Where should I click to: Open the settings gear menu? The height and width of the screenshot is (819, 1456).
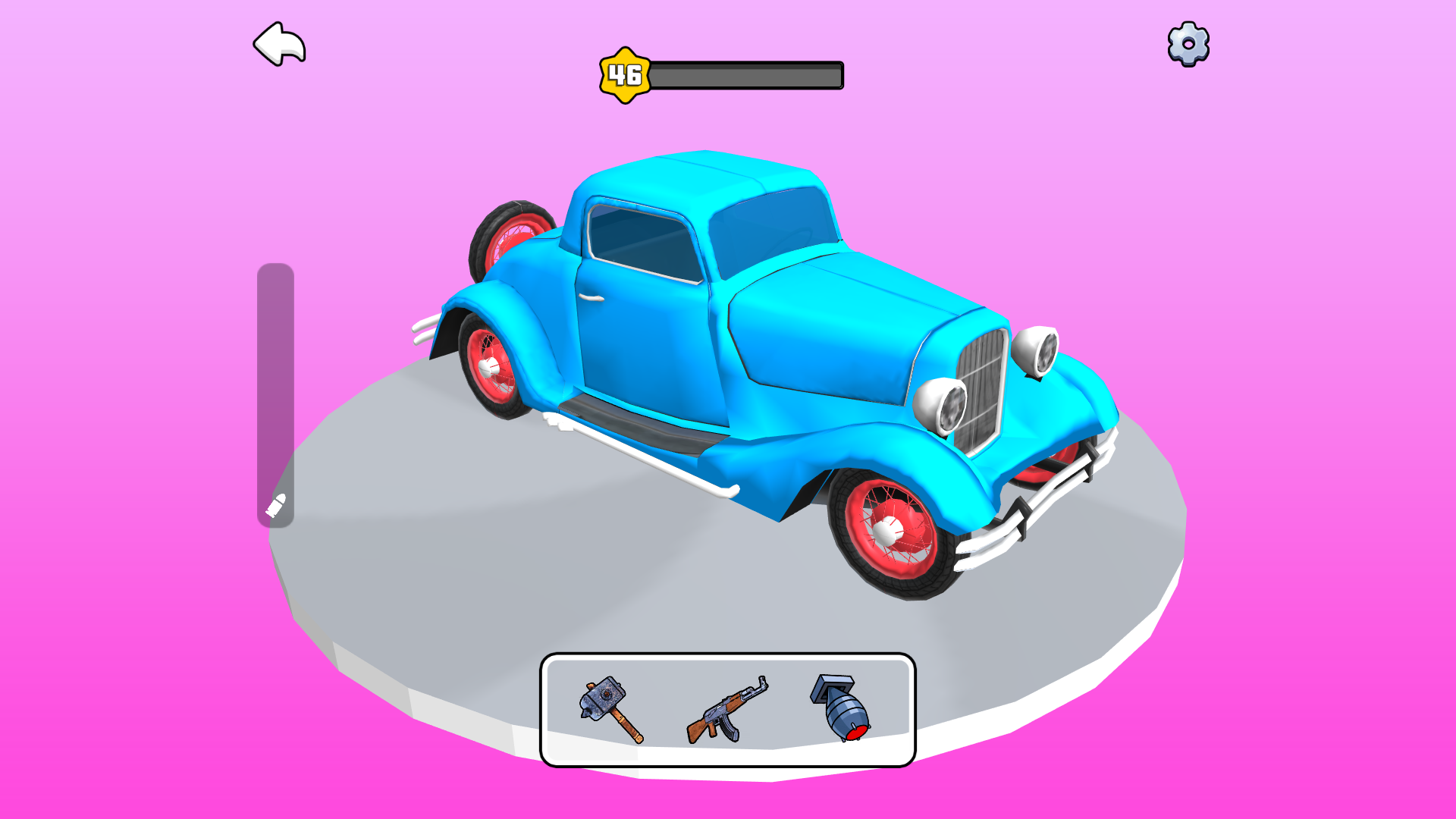pyautogui.click(x=1187, y=45)
